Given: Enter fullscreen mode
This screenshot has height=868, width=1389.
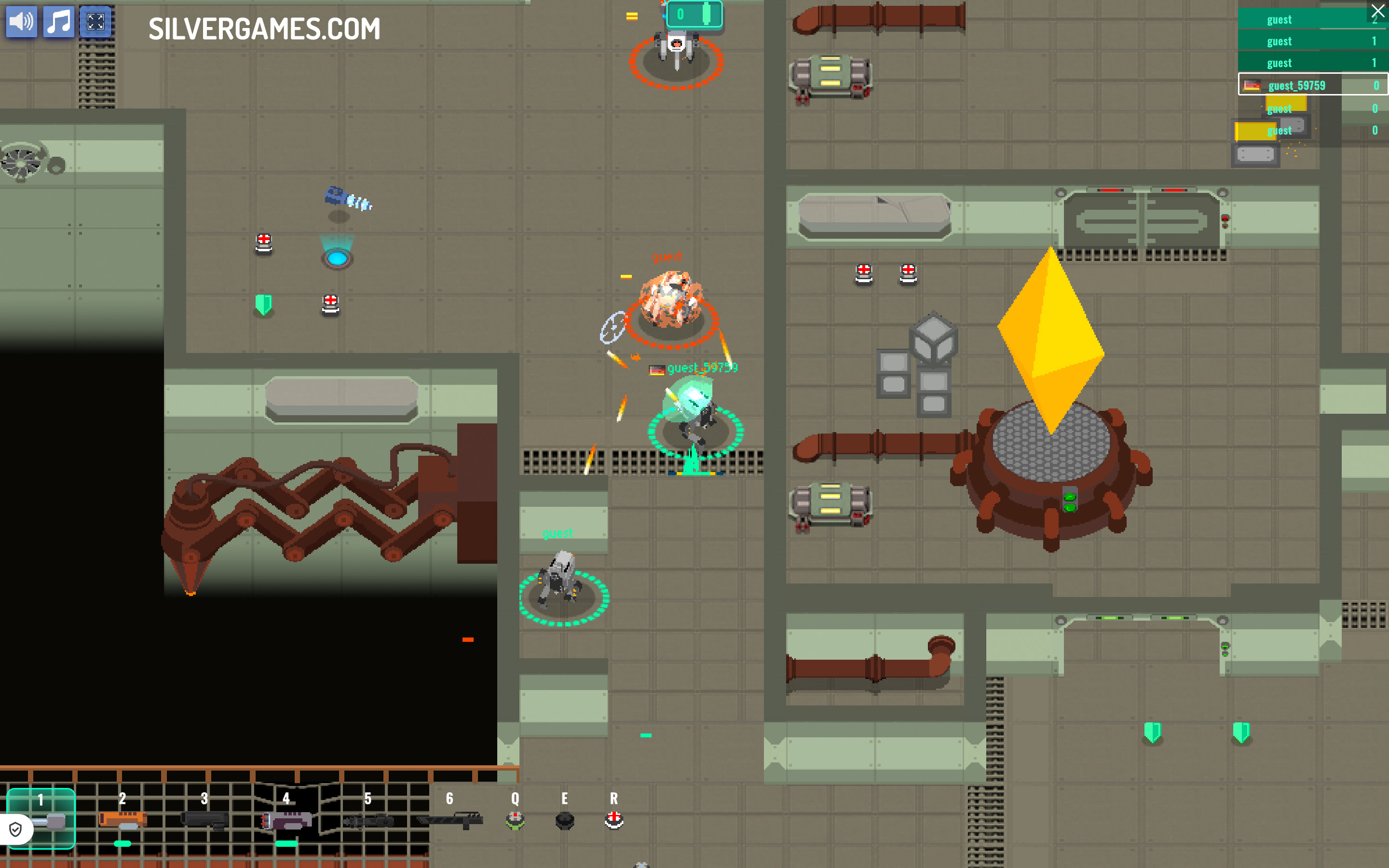Looking at the screenshot, I should tap(95, 22).
